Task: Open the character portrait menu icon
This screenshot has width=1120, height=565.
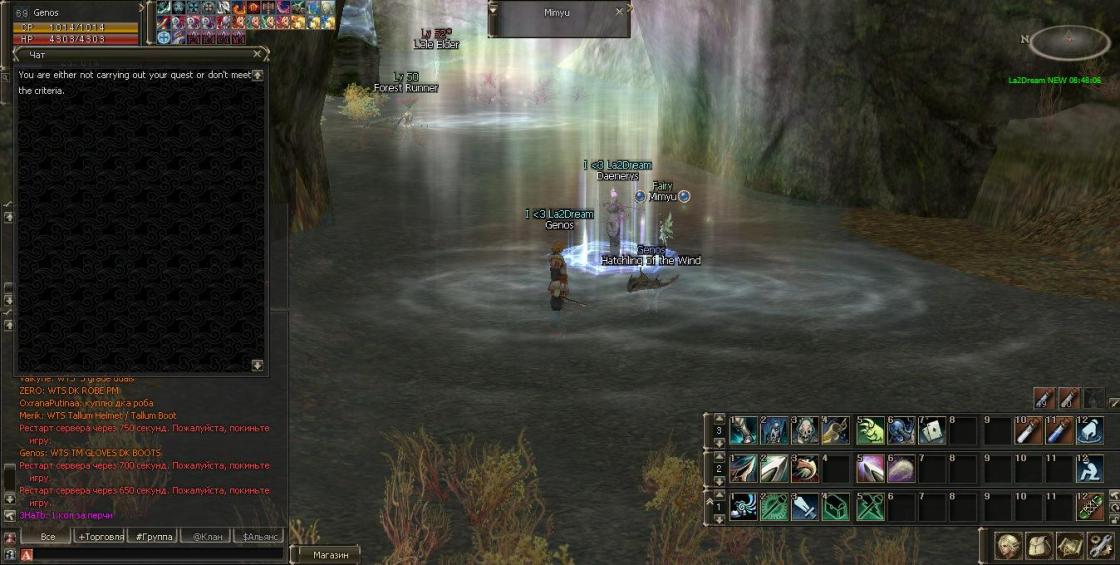Action: click(x=1008, y=546)
